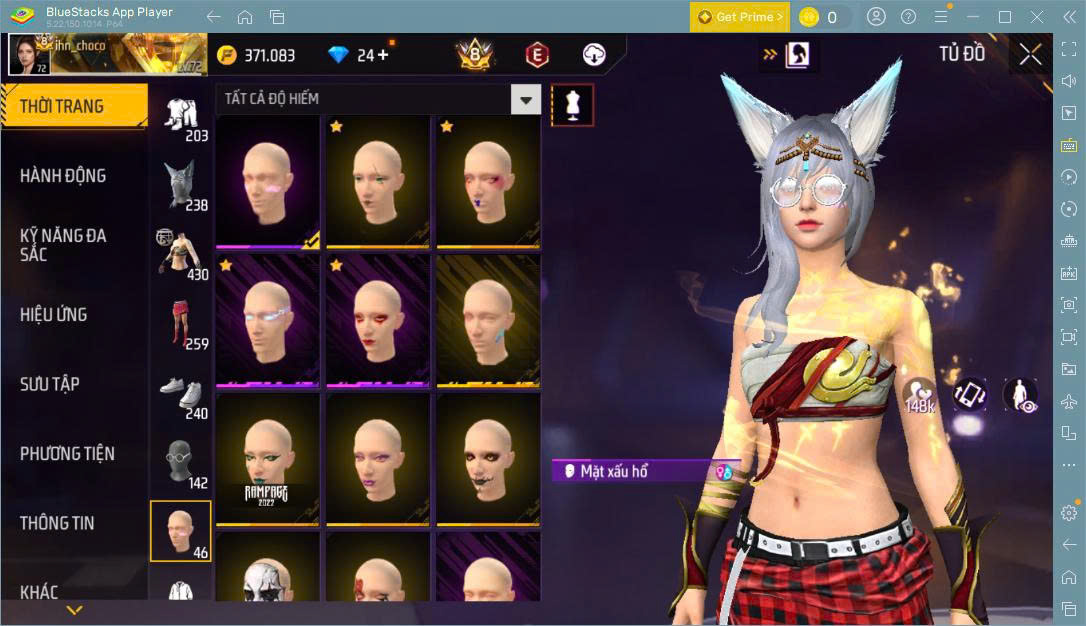
Task: Open the Thông Tin section
Action: [x=57, y=523]
